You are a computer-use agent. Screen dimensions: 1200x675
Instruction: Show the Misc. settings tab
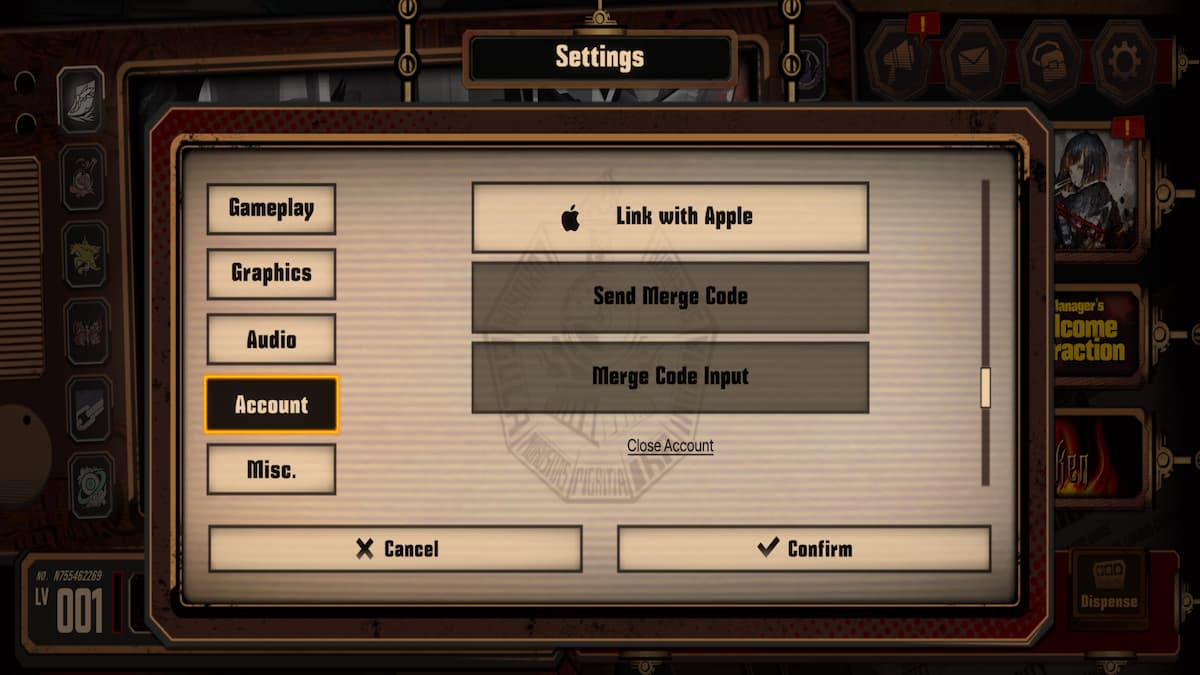tap(271, 470)
